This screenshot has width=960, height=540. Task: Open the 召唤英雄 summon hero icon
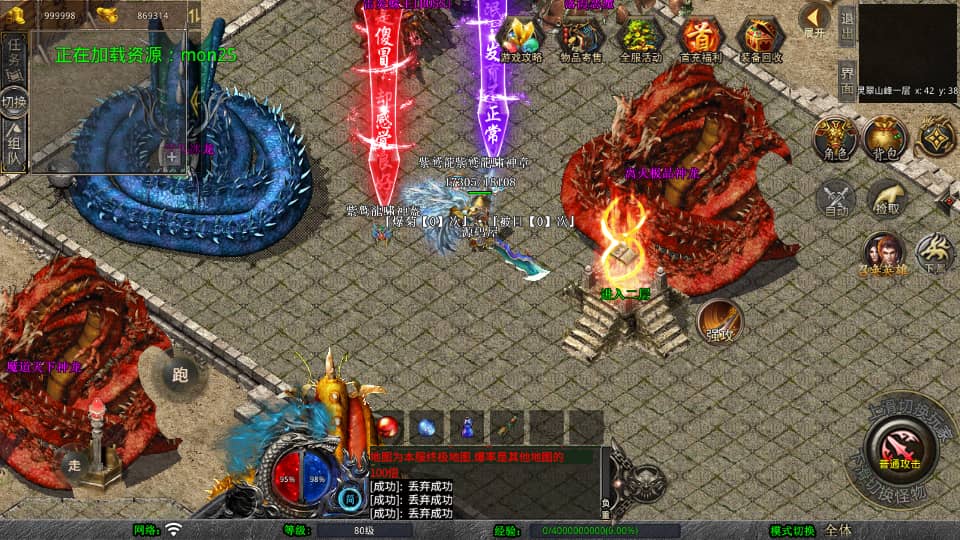pos(883,254)
